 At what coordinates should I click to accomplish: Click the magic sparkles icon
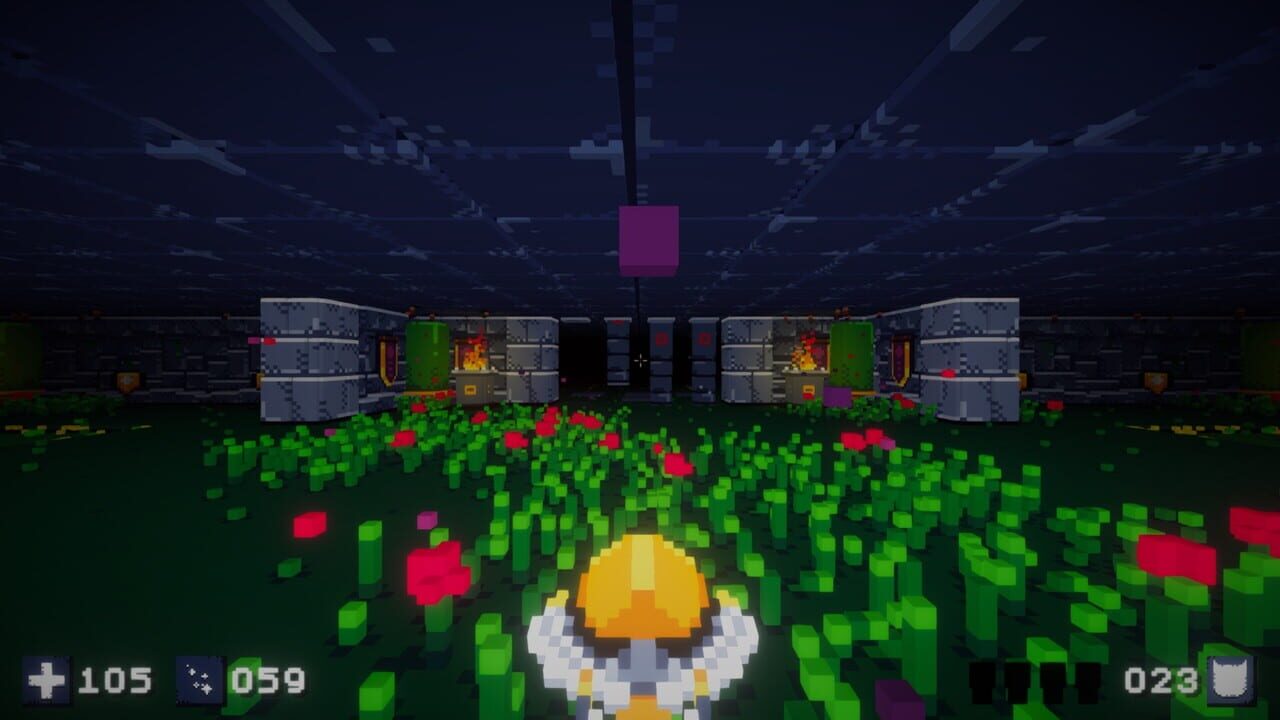point(198,680)
